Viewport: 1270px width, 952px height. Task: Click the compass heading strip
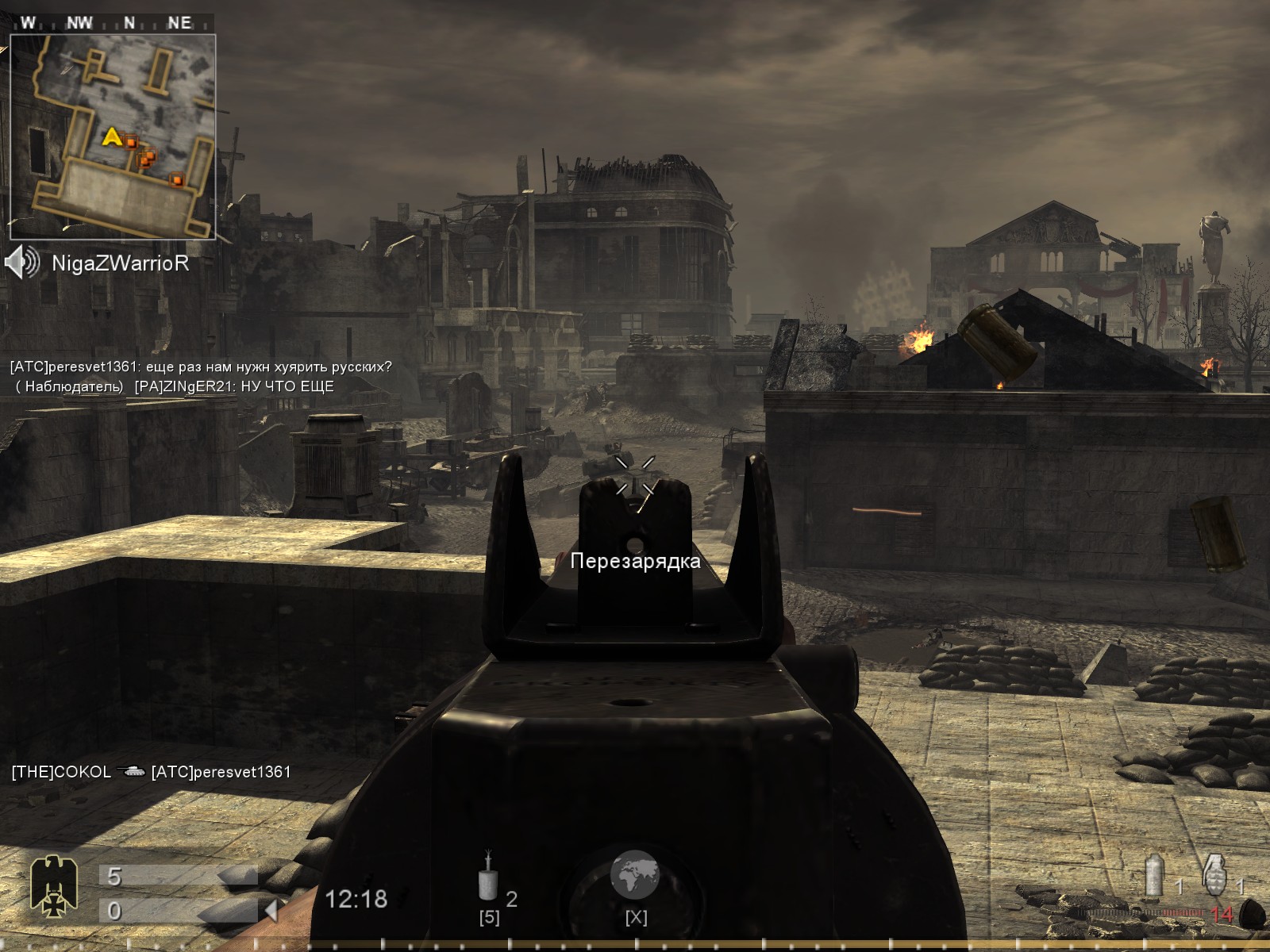click(113, 22)
